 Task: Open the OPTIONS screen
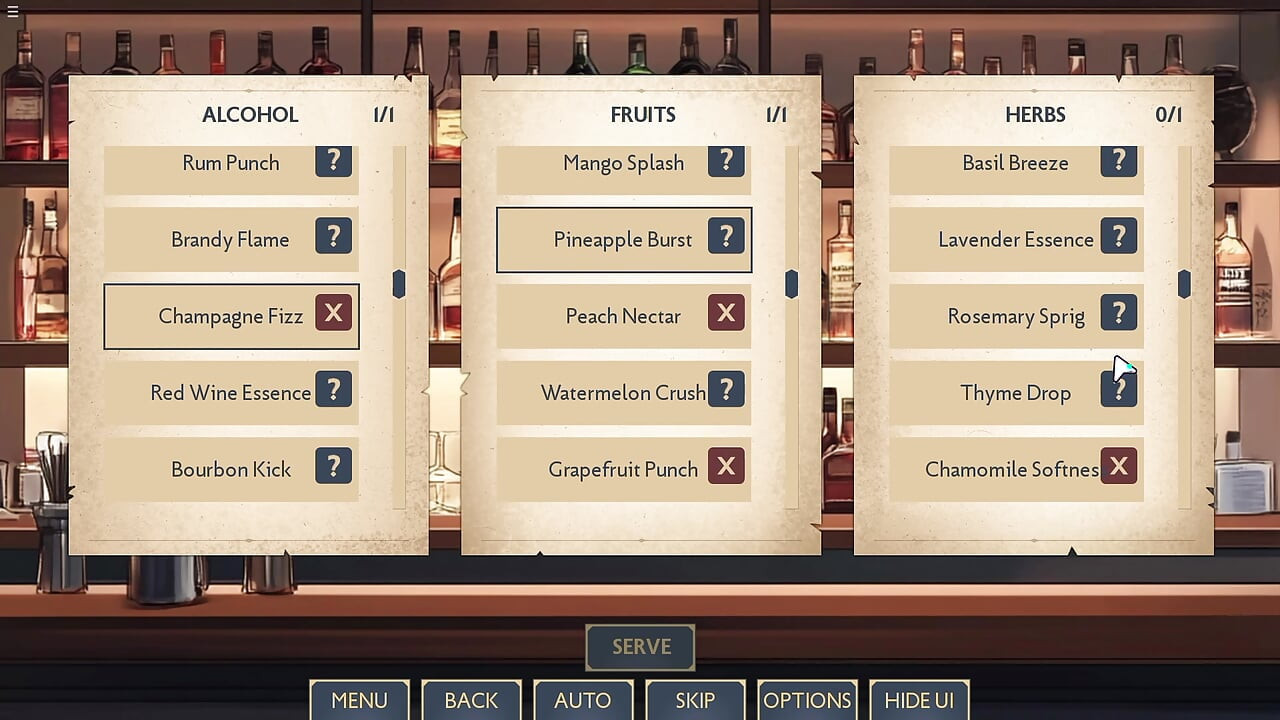(807, 700)
